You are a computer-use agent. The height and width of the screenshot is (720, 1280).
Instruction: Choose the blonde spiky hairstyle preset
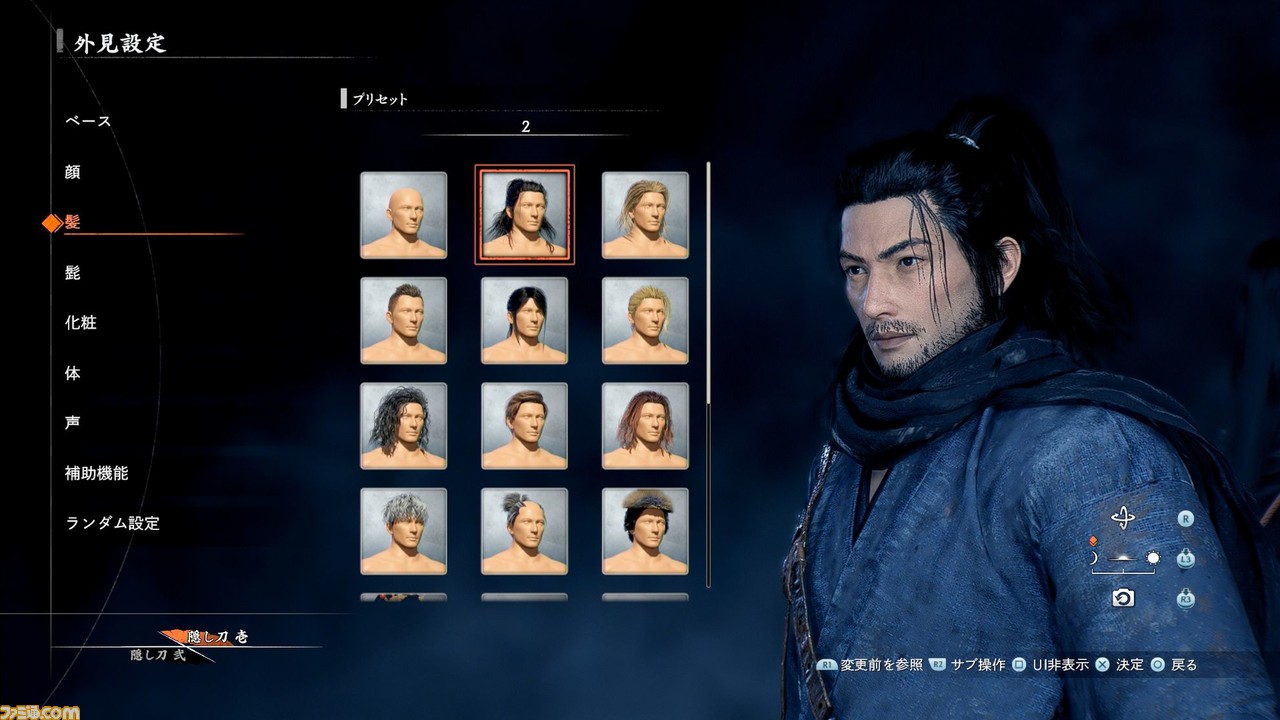644,320
